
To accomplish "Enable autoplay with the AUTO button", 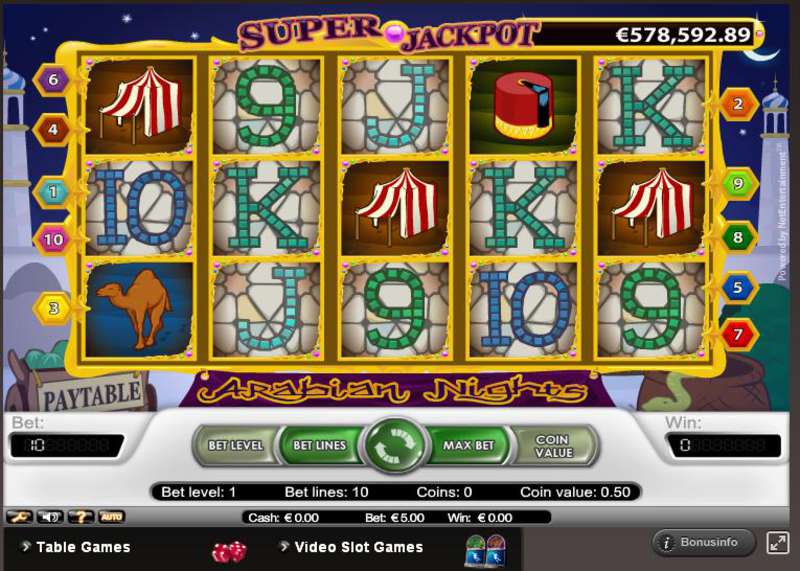I will 110,517.
